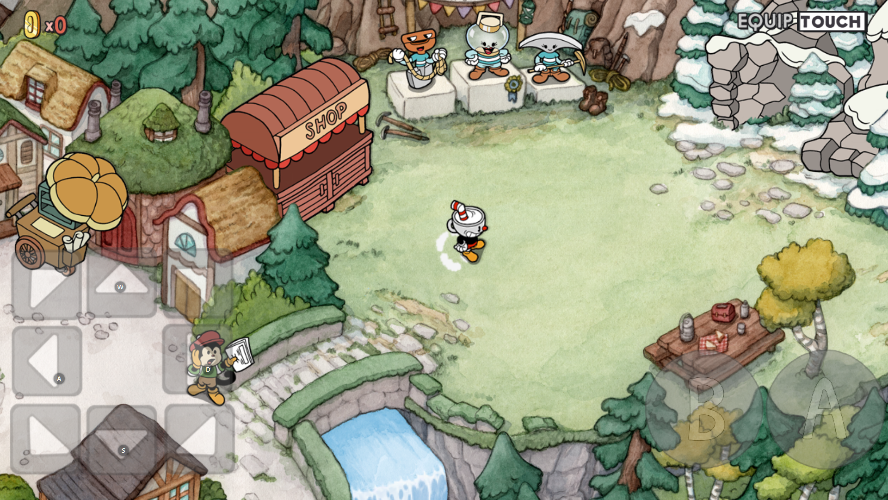Tap the round B action button
Screen dimensions: 888x500
click(x=705, y=410)
